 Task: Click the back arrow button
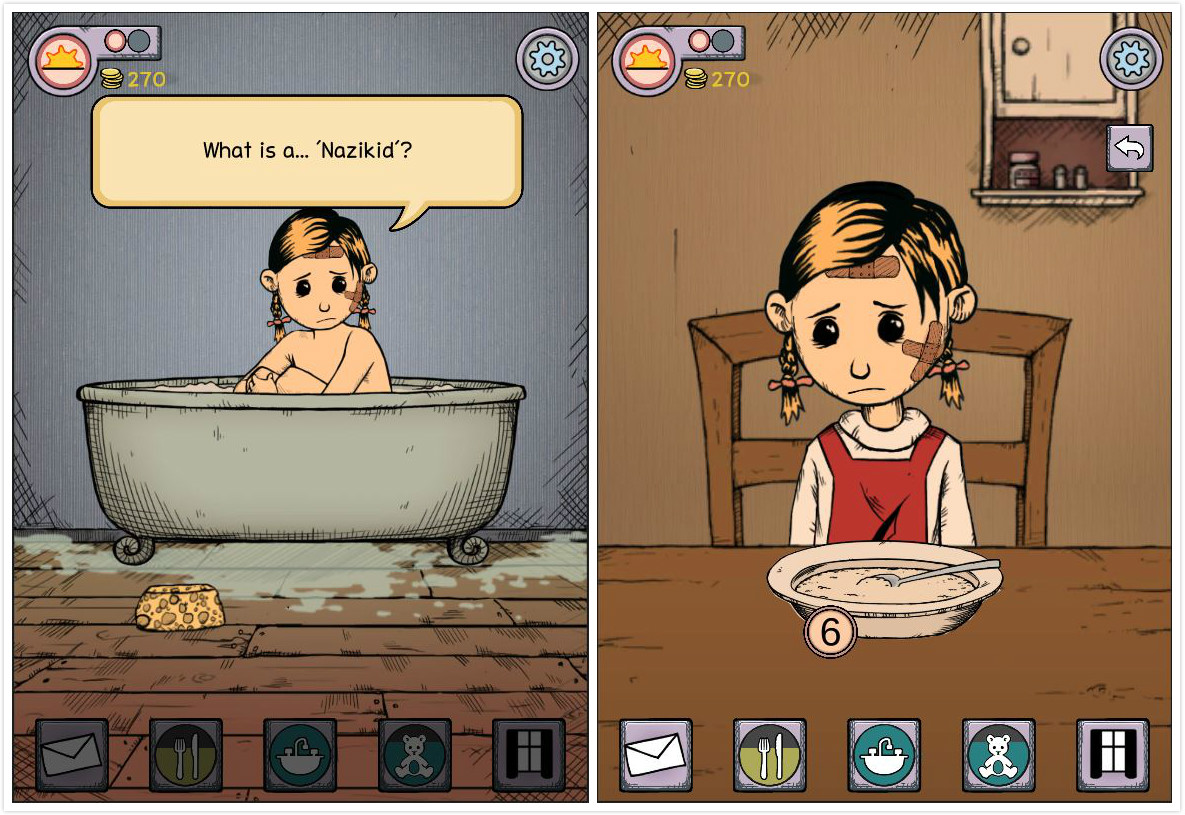(1130, 148)
